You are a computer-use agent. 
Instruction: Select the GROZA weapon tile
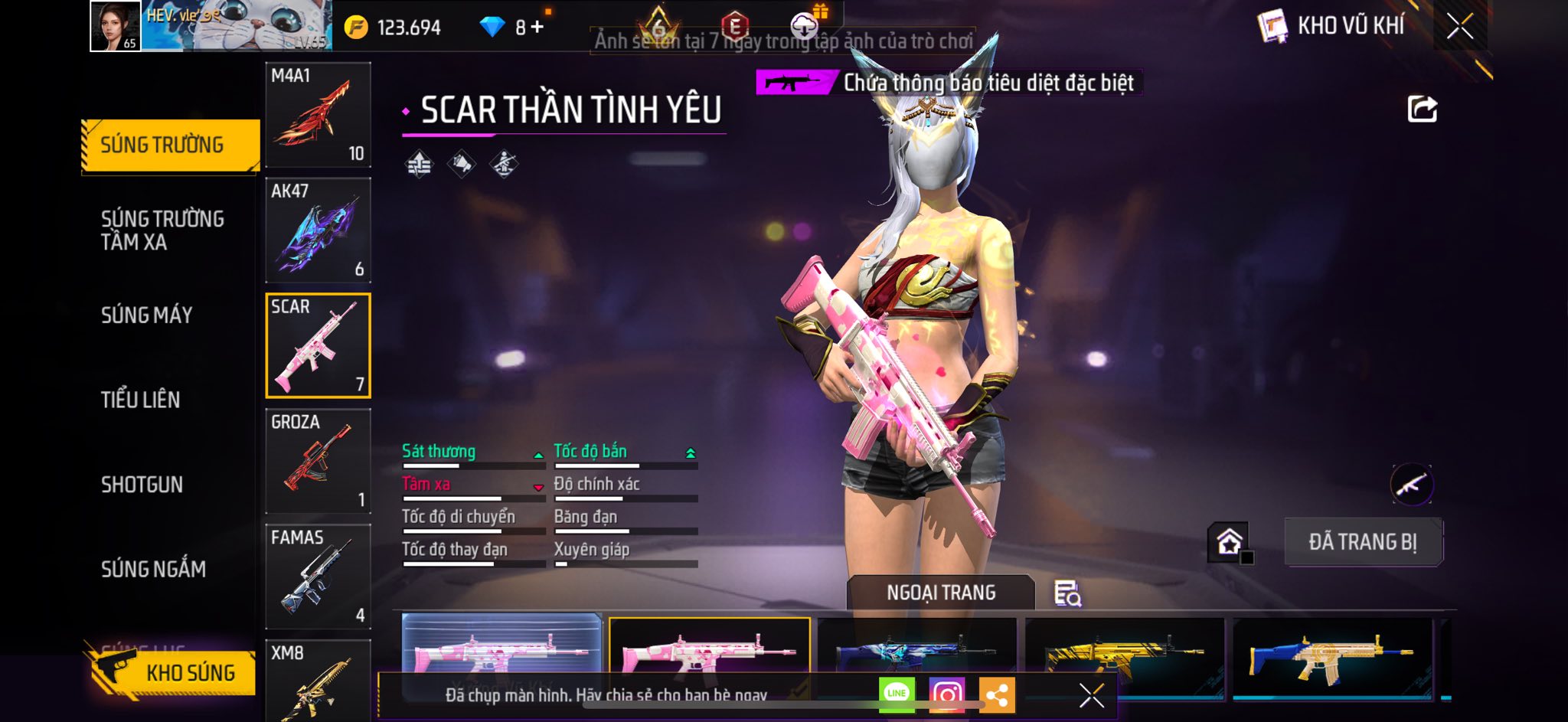[x=318, y=461]
